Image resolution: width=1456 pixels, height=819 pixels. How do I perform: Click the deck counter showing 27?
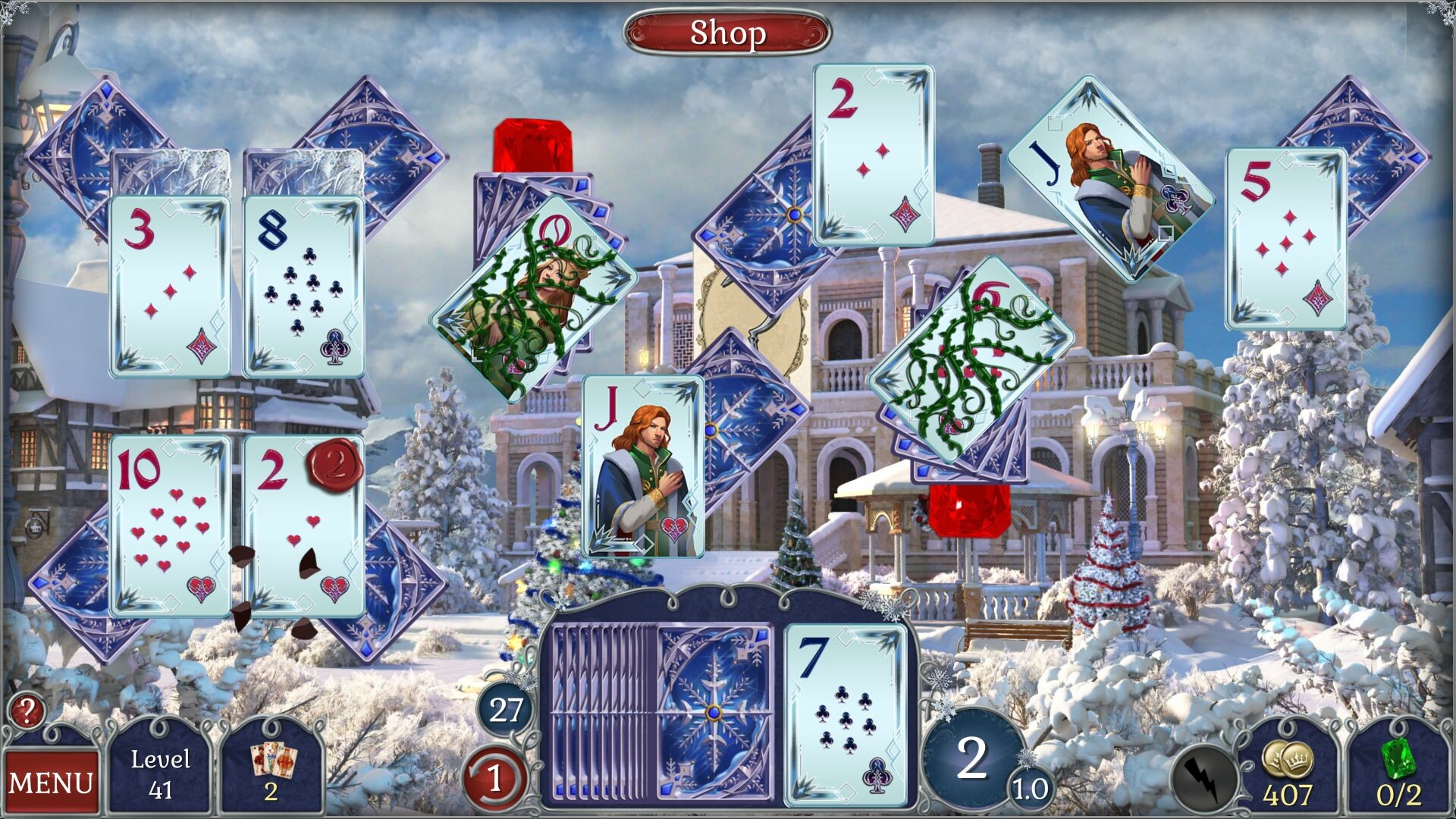506,710
